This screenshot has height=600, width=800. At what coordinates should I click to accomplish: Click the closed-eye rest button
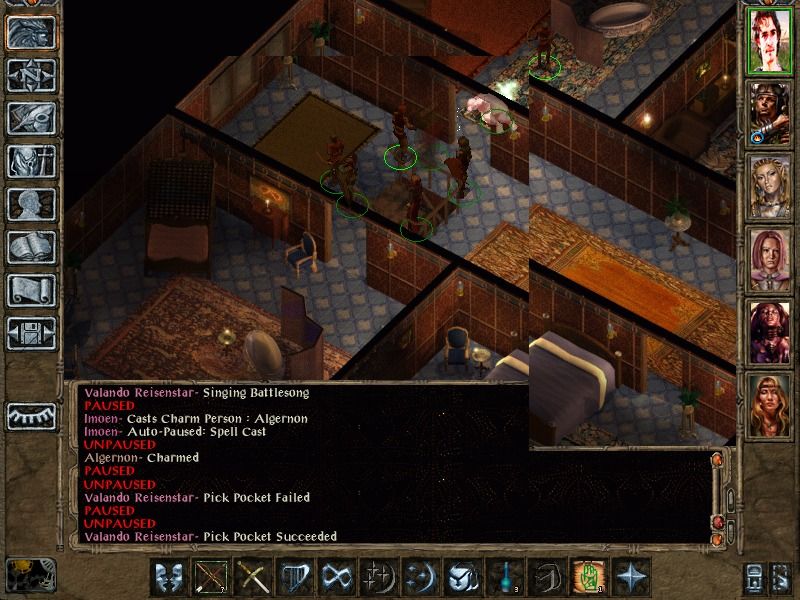tap(31, 415)
